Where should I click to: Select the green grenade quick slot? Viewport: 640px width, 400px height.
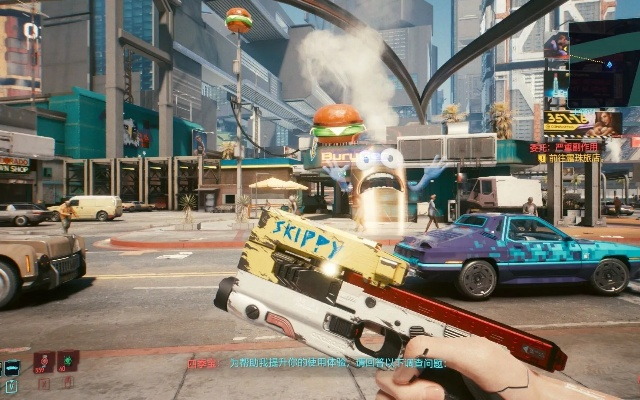[67, 361]
